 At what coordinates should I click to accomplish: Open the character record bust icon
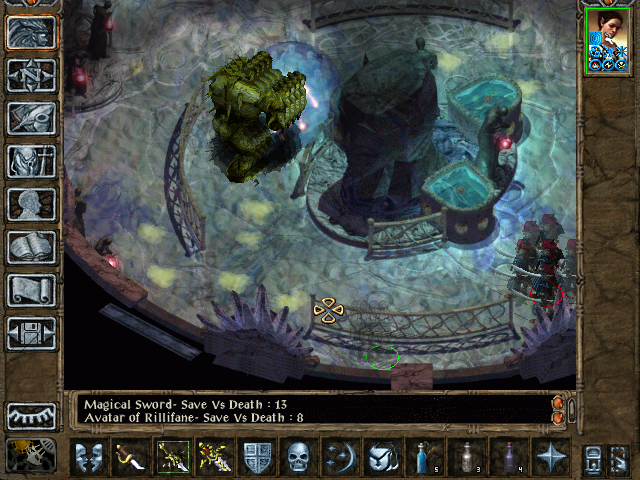point(32,204)
